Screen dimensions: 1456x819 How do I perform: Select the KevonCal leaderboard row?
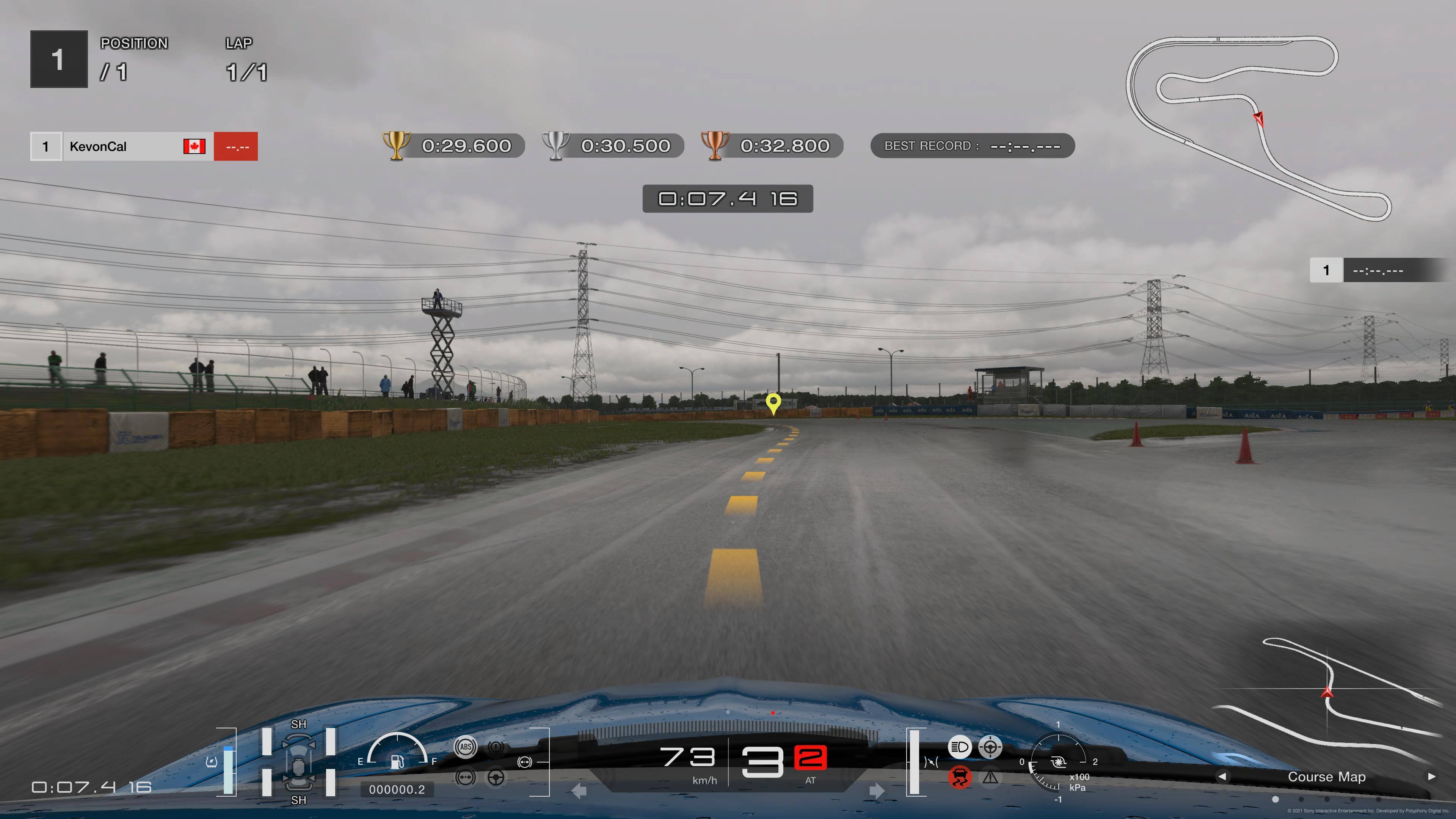(144, 146)
